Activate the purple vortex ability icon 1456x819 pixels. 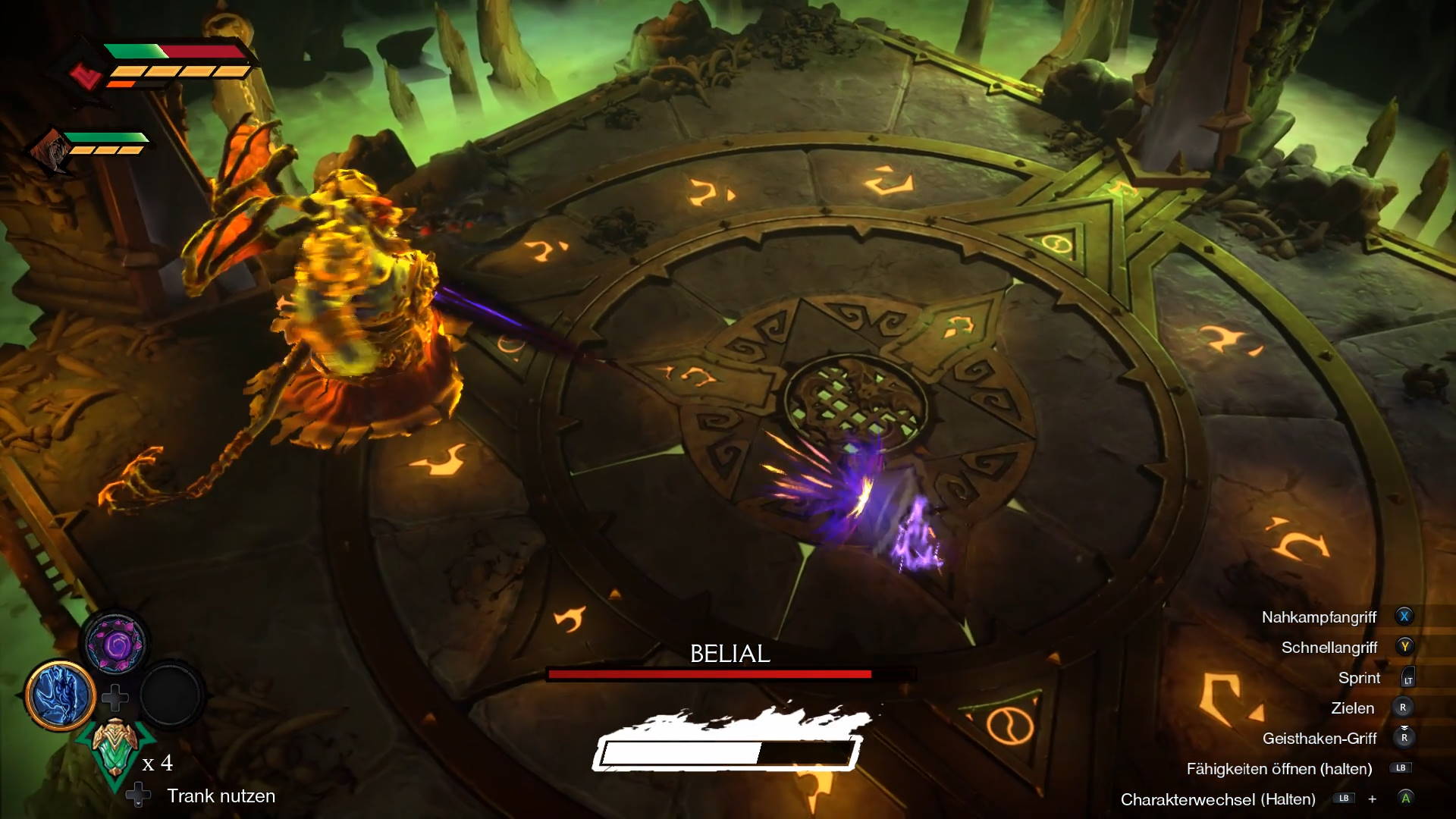(x=115, y=644)
